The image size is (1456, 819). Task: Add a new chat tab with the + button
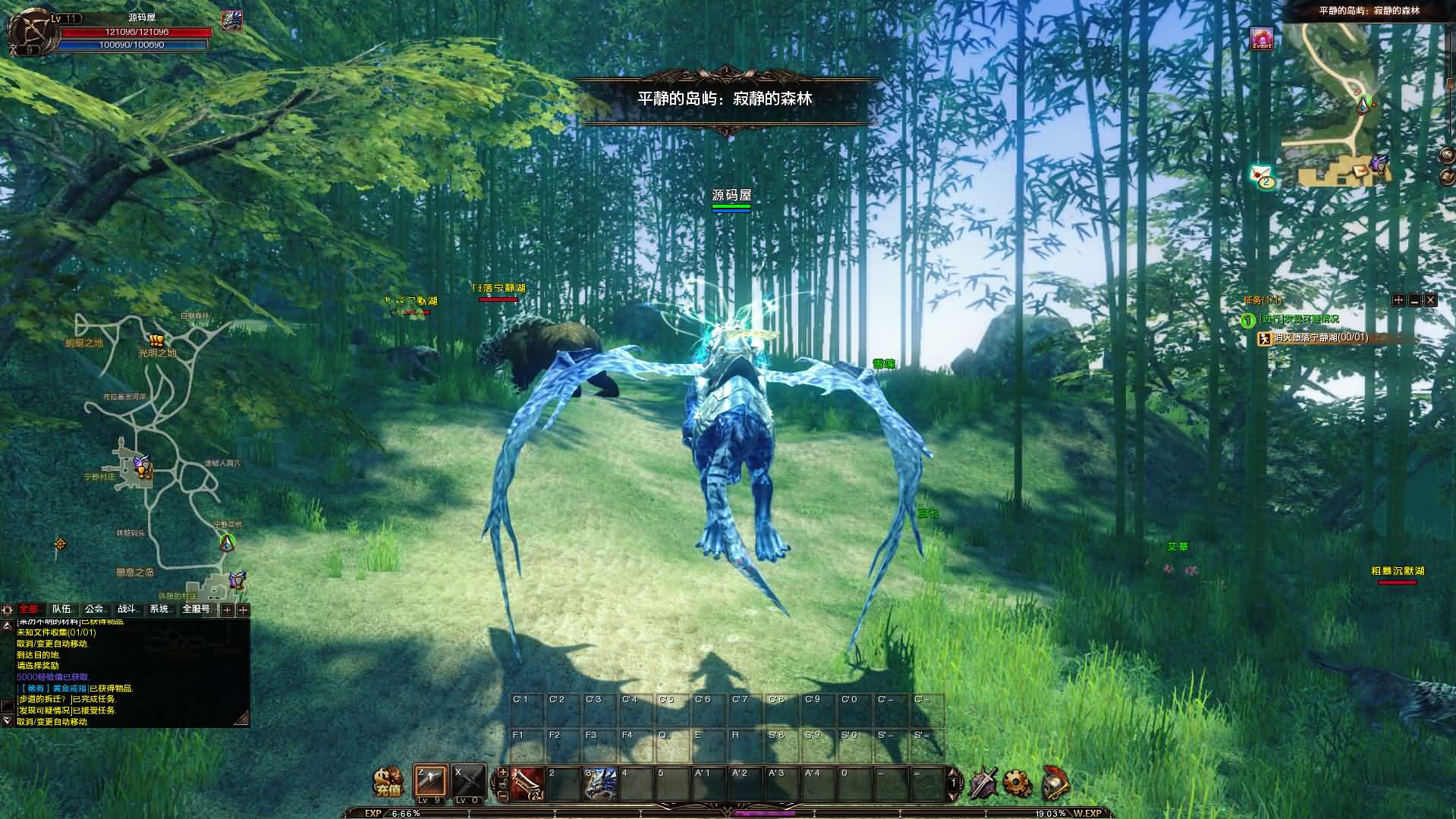click(228, 609)
